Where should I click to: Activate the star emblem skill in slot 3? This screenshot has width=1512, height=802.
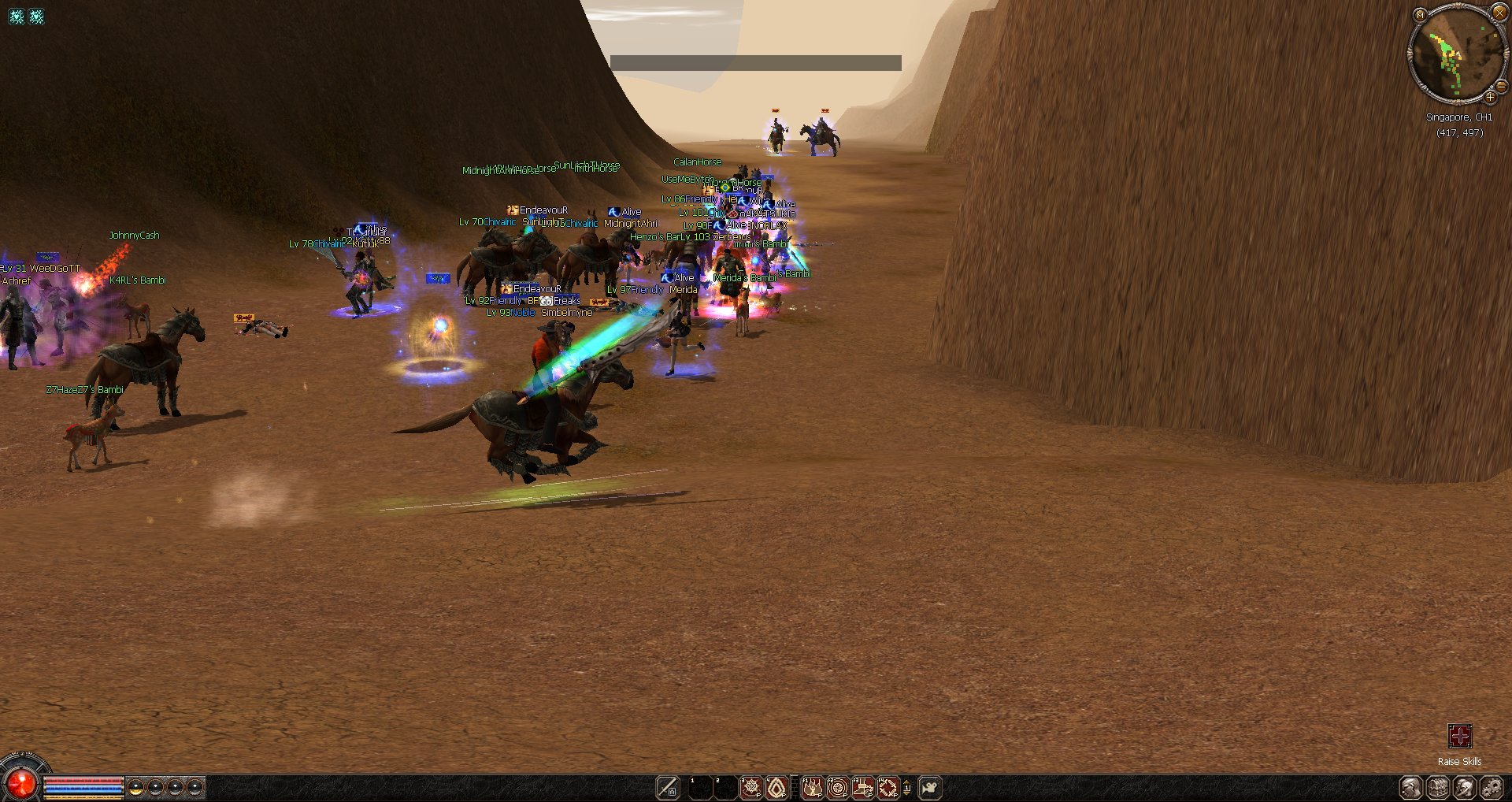(x=751, y=787)
